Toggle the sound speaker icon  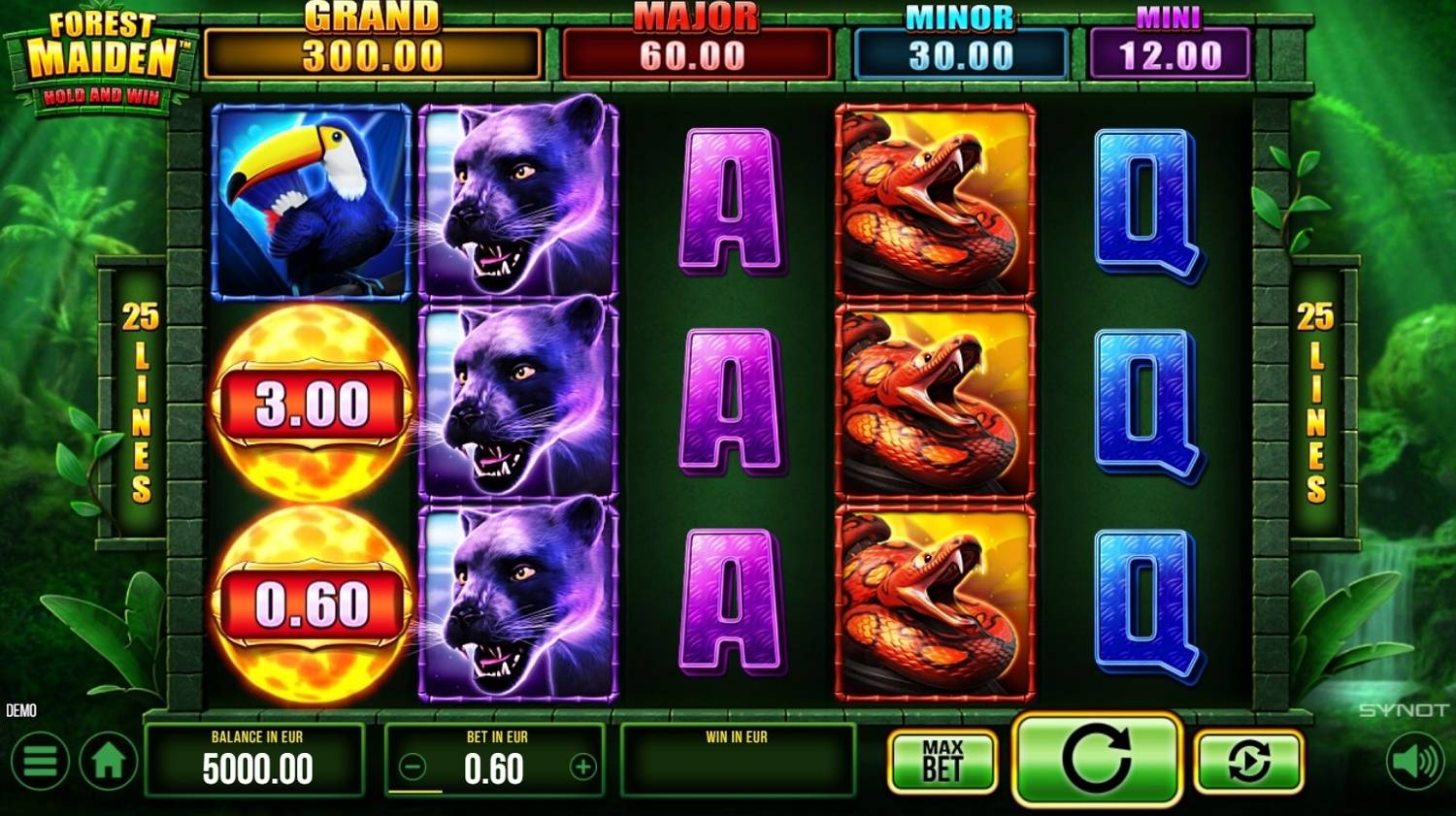(x=1414, y=761)
